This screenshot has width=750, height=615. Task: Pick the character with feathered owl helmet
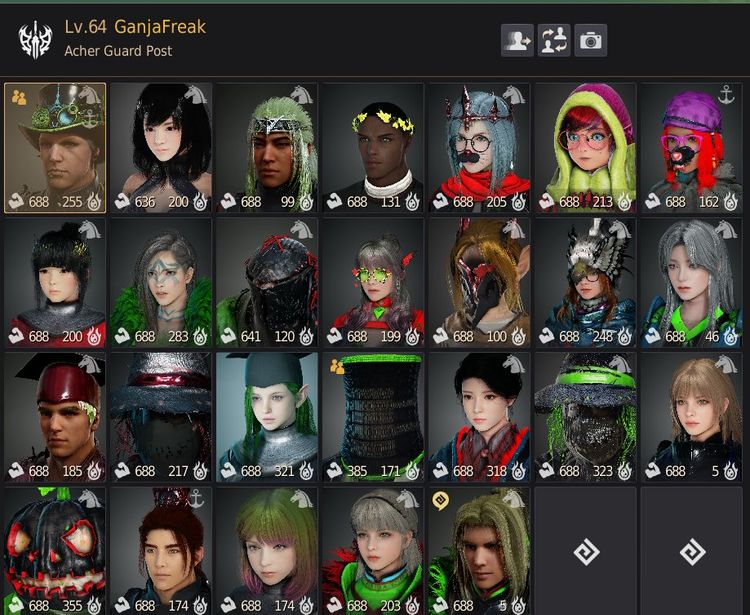pyautogui.click(x=584, y=282)
